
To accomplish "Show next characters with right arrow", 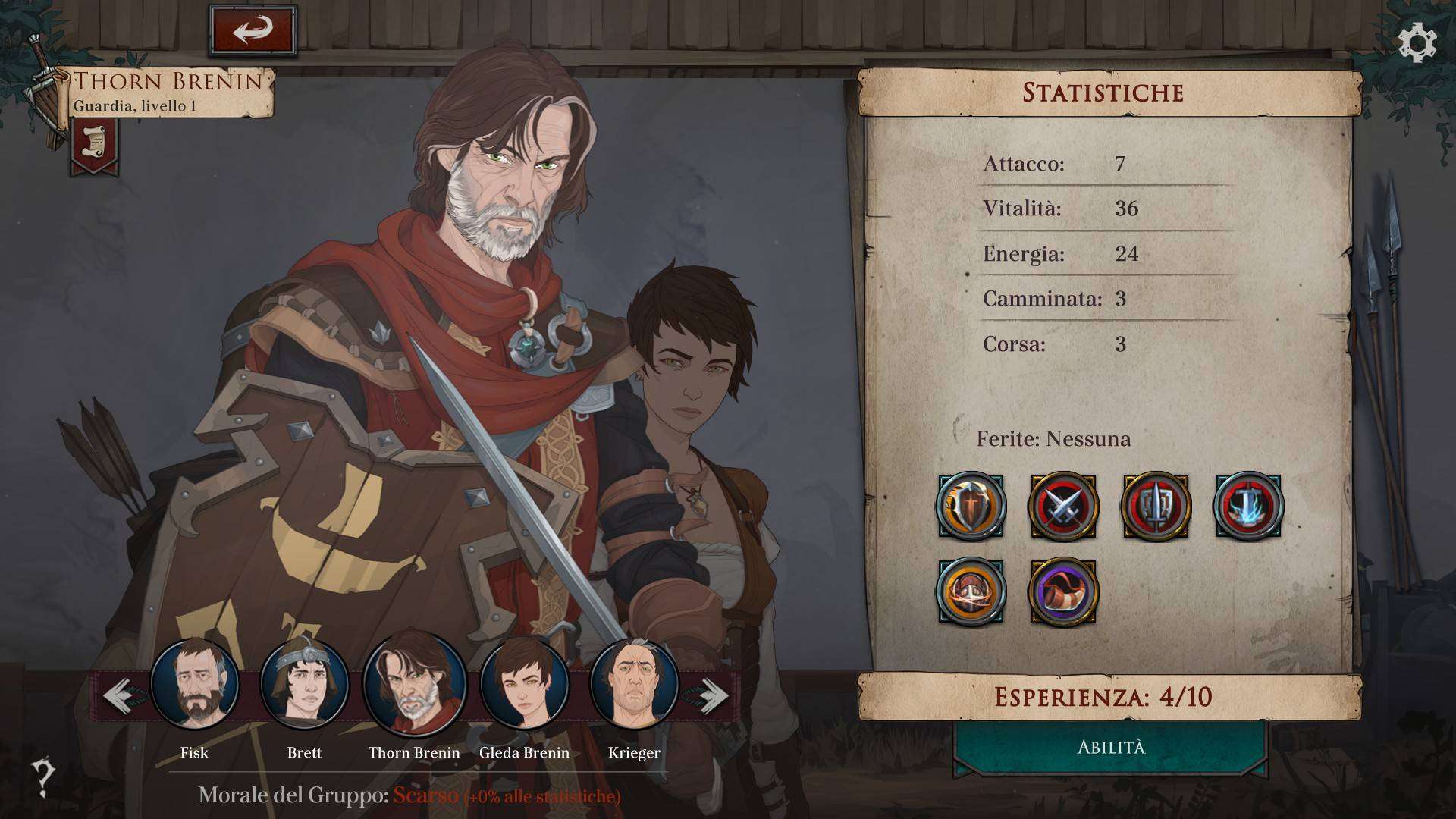I will click(710, 695).
